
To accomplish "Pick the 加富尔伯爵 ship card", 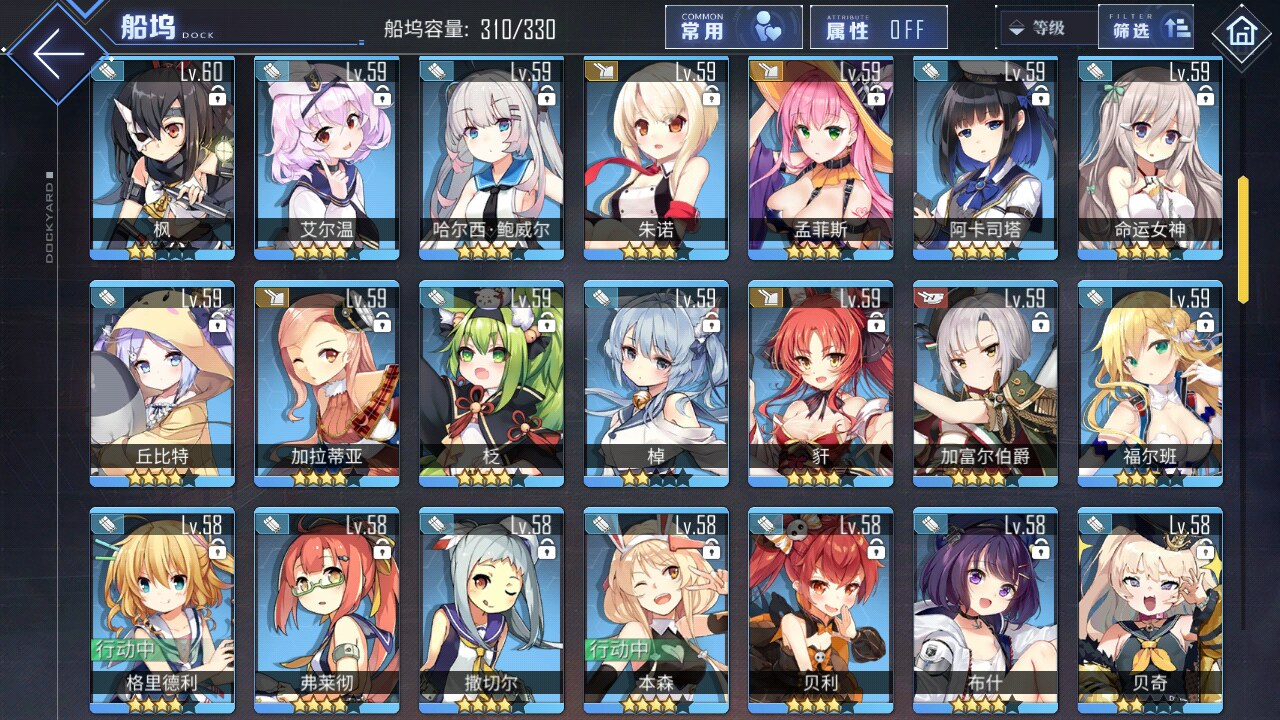I will (x=984, y=384).
